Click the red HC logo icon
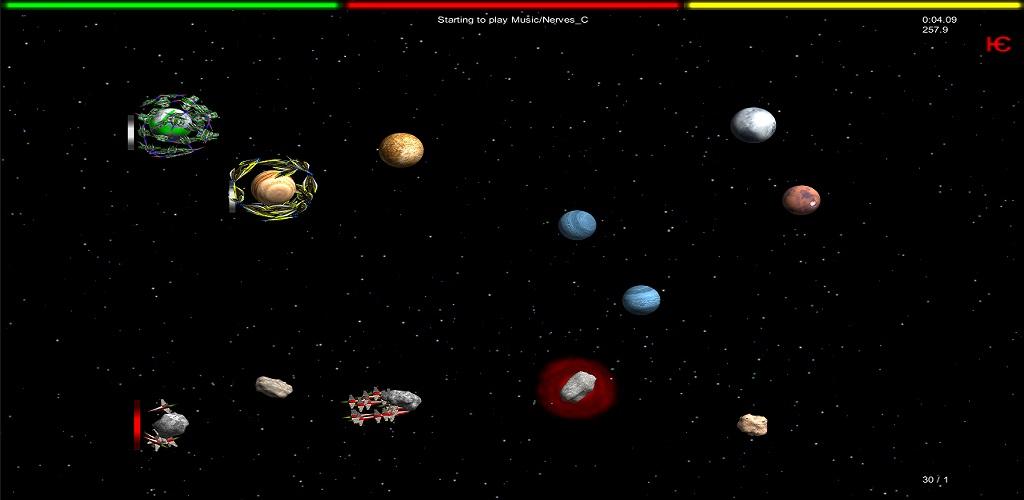1024x500 pixels. tap(997, 44)
